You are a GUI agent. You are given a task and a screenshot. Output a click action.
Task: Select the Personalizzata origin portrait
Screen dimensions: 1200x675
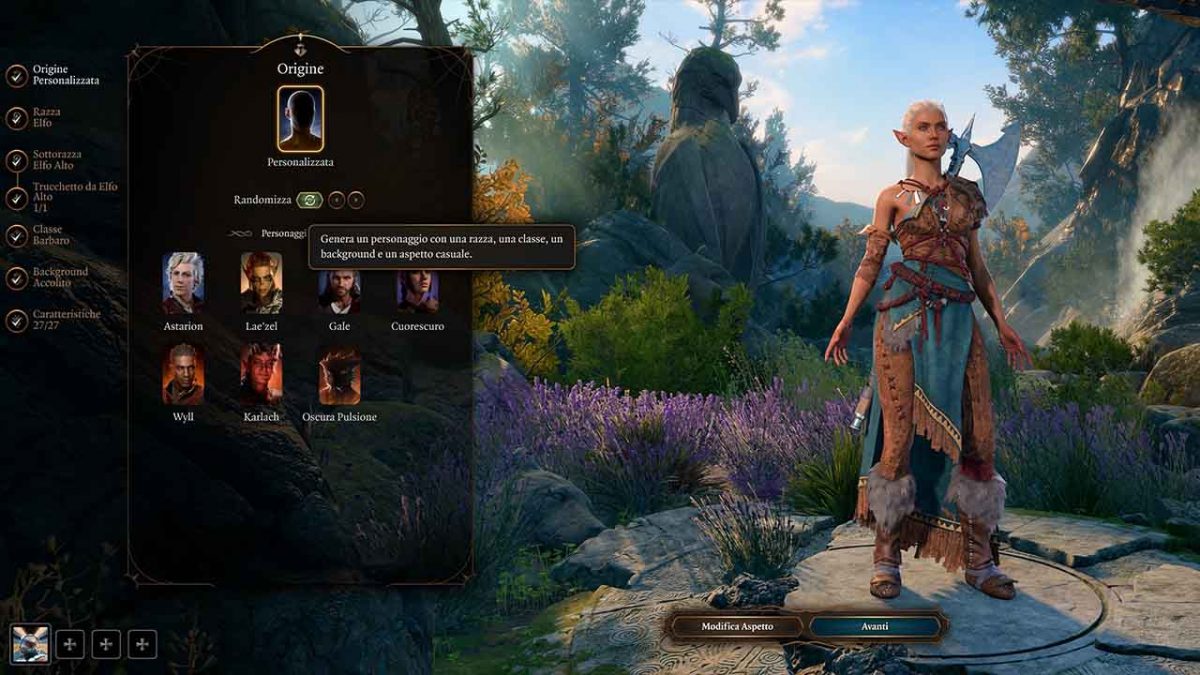click(300, 118)
